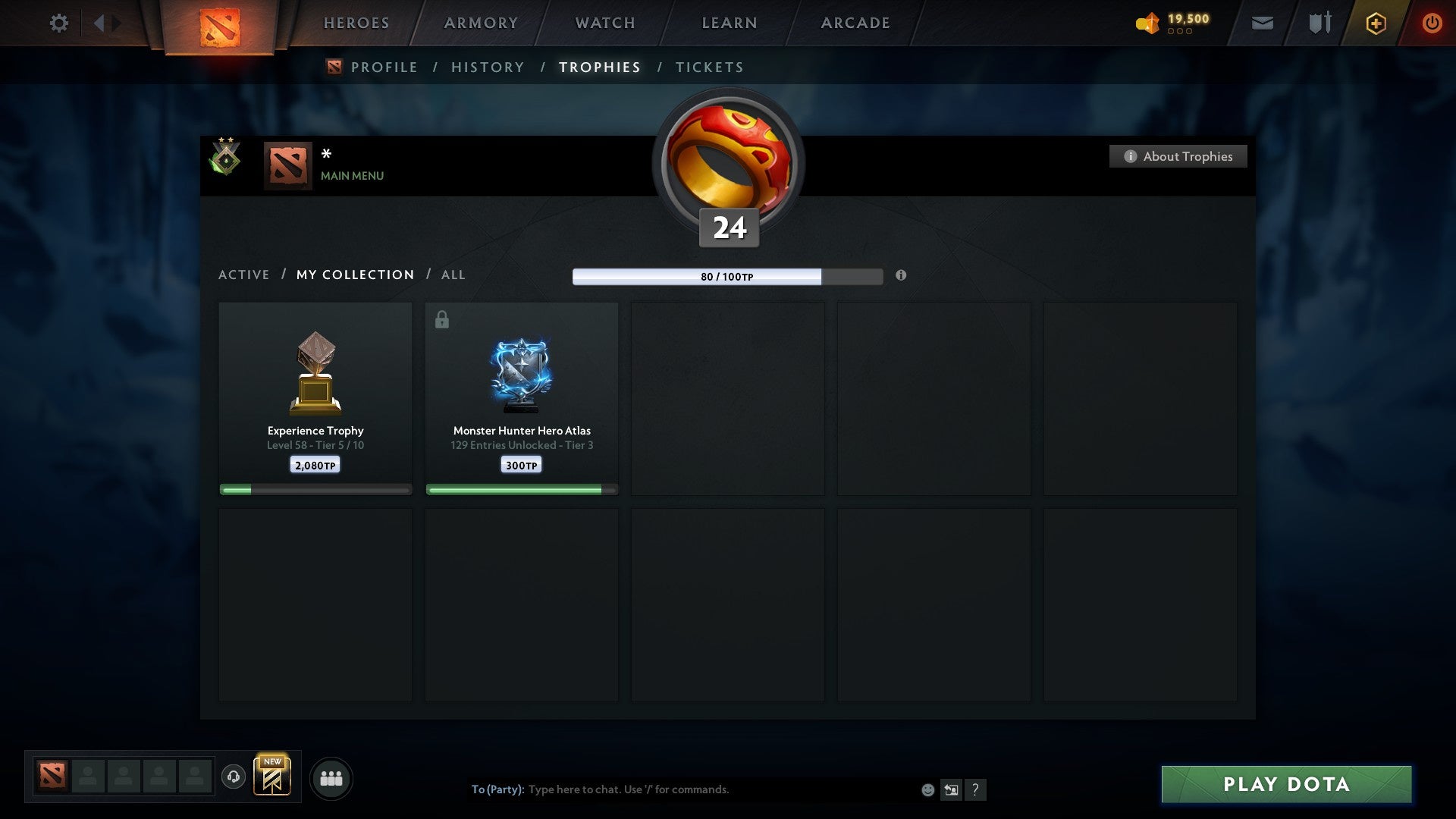Screen dimensions: 1456x819
Task: Click the PLAY DOTA button
Action: tap(1285, 785)
